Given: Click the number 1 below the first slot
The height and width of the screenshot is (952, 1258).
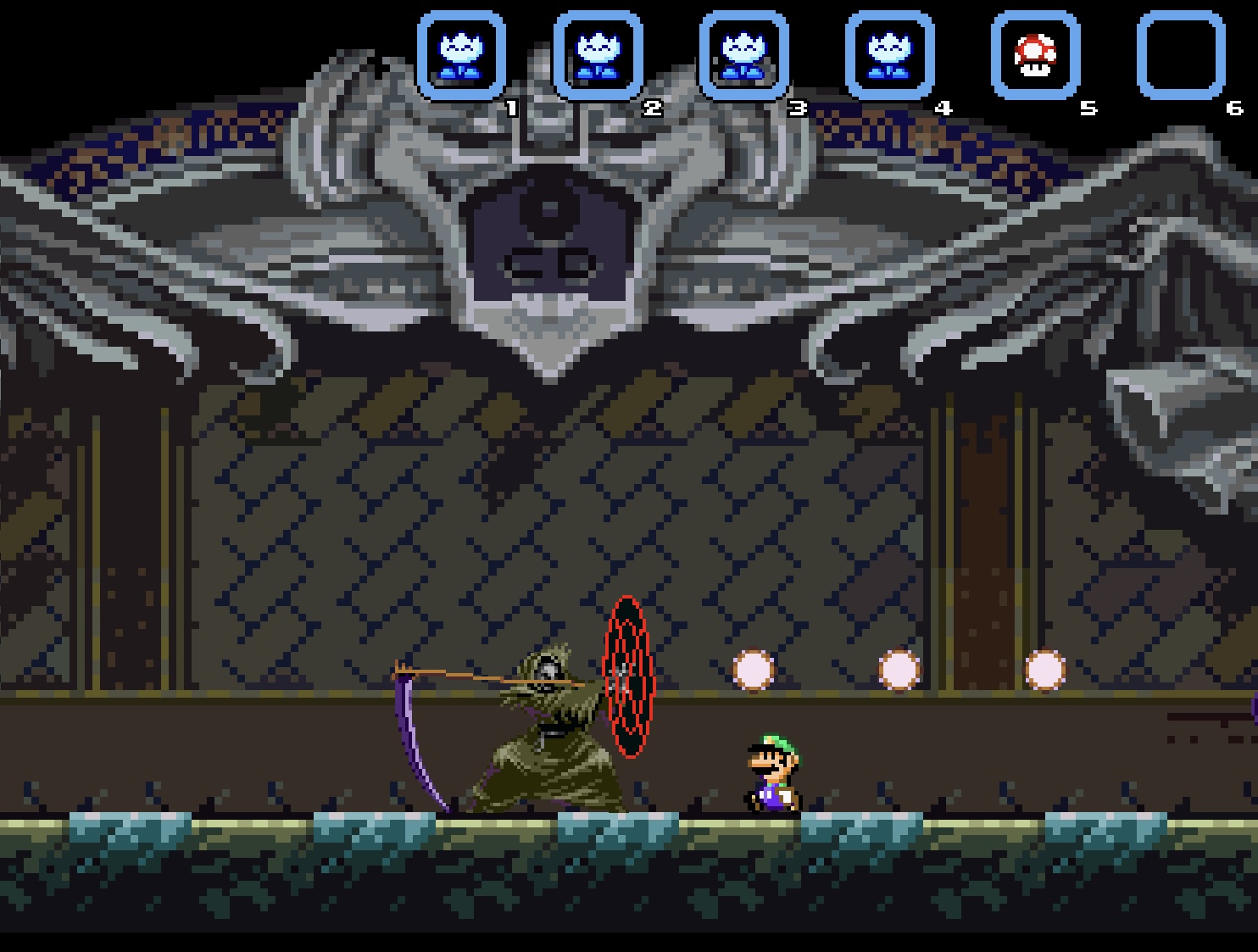Looking at the screenshot, I should pos(511,108).
